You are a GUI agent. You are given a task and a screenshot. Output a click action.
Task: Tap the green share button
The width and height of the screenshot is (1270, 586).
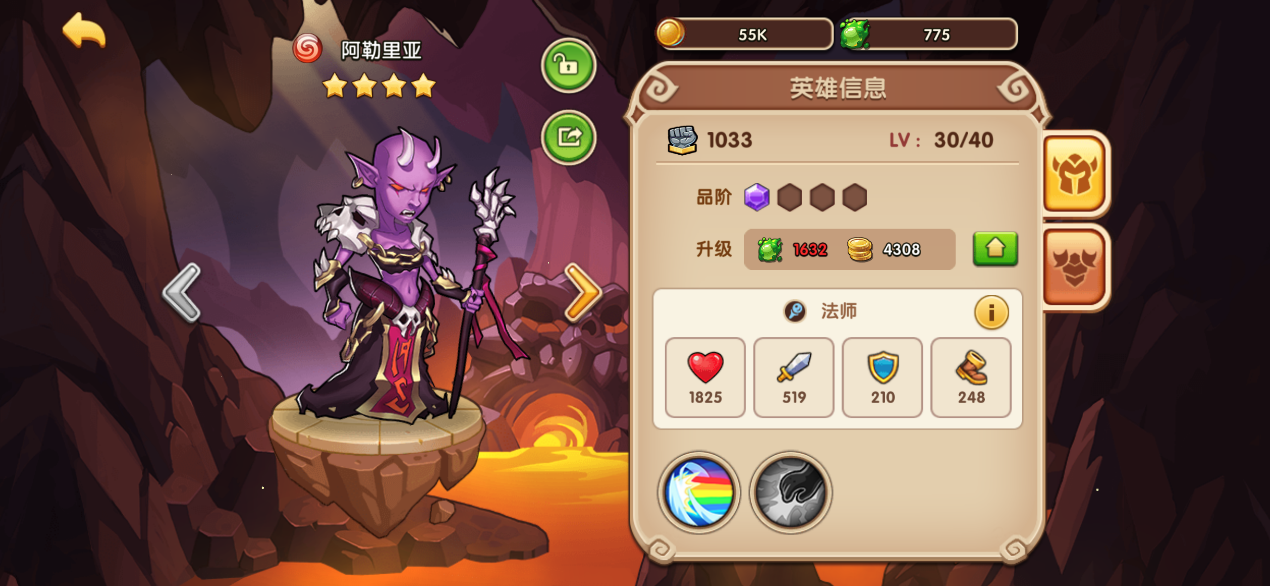pos(568,137)
